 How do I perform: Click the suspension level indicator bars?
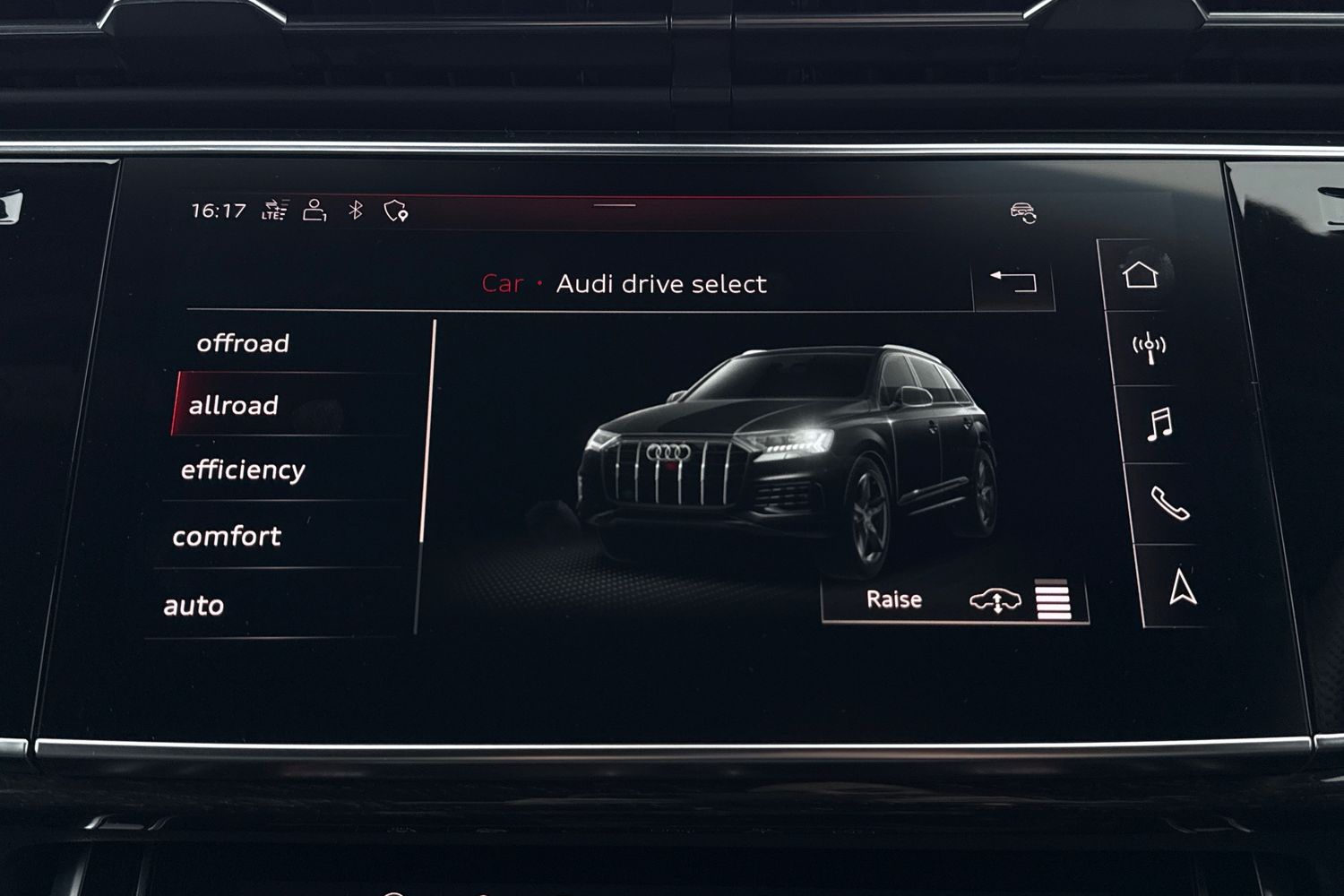click(1051, 599)
